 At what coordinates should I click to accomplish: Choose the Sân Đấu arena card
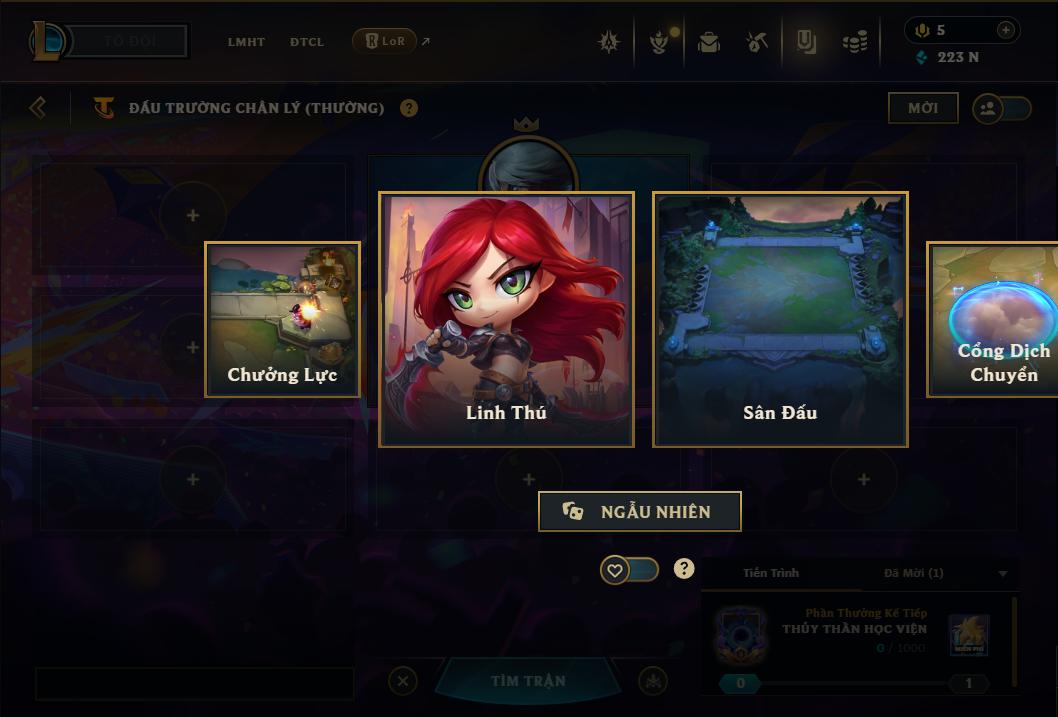coord(780,319)
